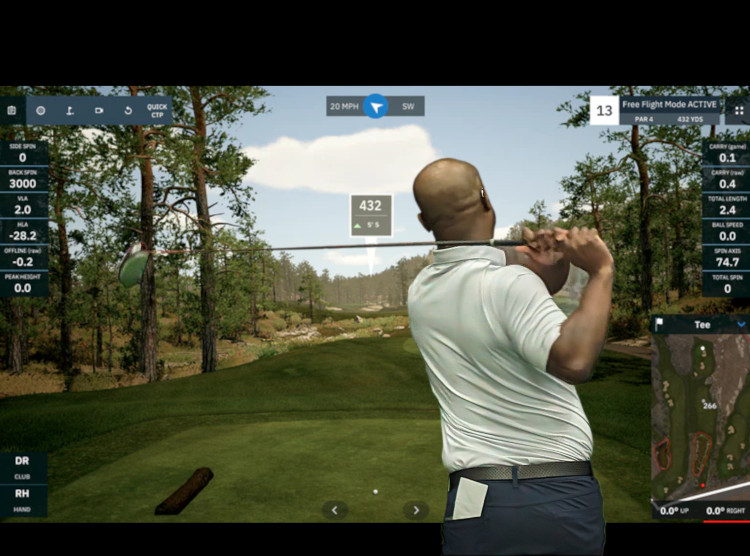This screenshot has height=556, width=750.
Task: Click the circular-arrow replay icon
Action: pos(128,110)
